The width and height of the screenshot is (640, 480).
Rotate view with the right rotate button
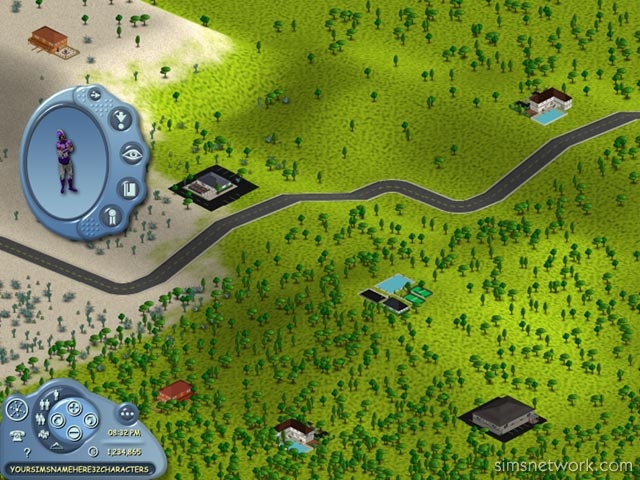89,420
